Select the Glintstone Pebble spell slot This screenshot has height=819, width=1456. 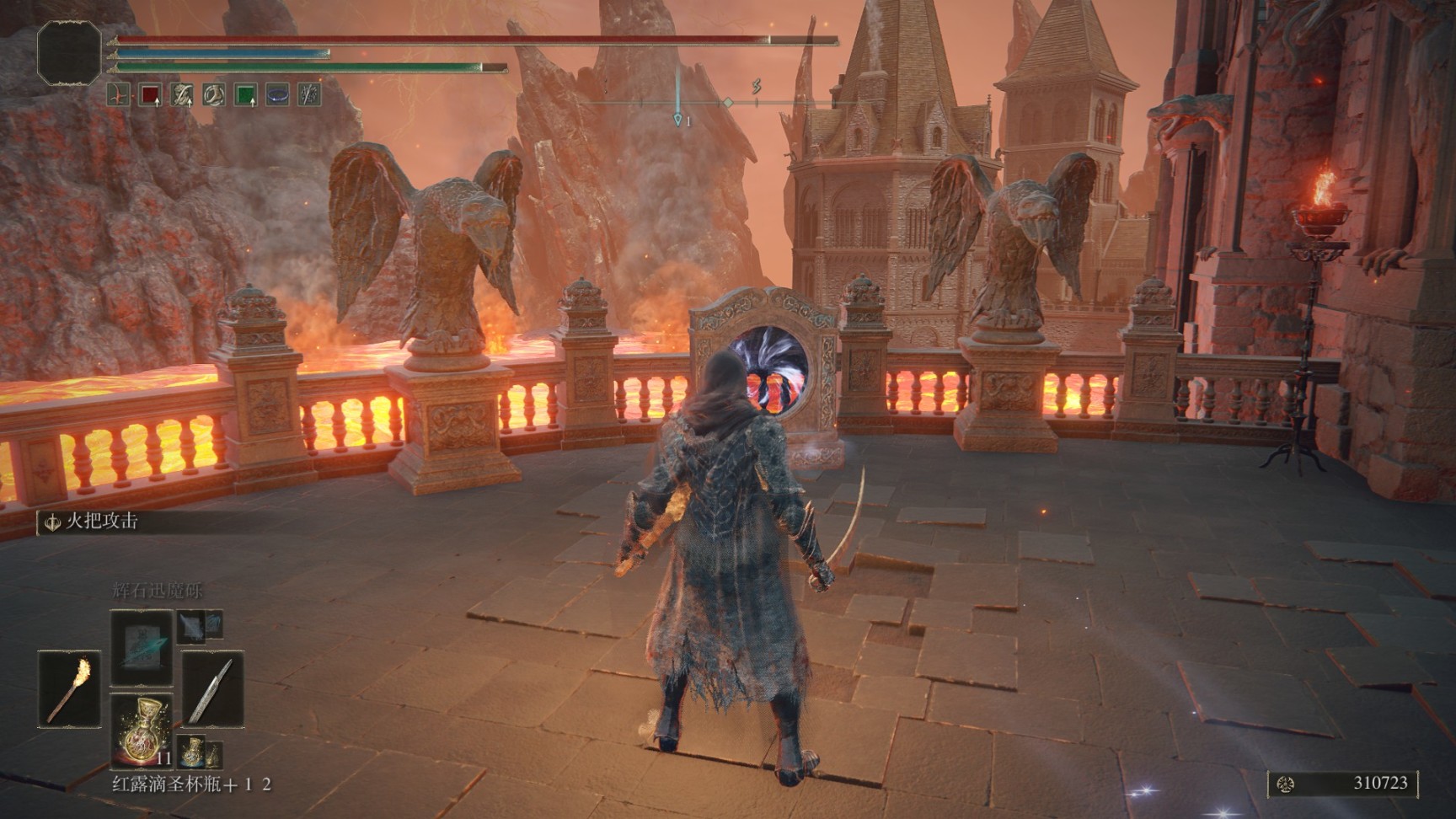141,646
